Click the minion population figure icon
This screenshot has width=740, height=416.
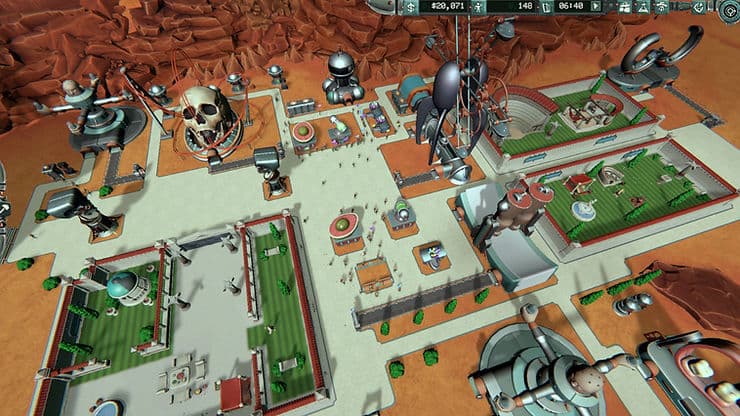[478, 7]
